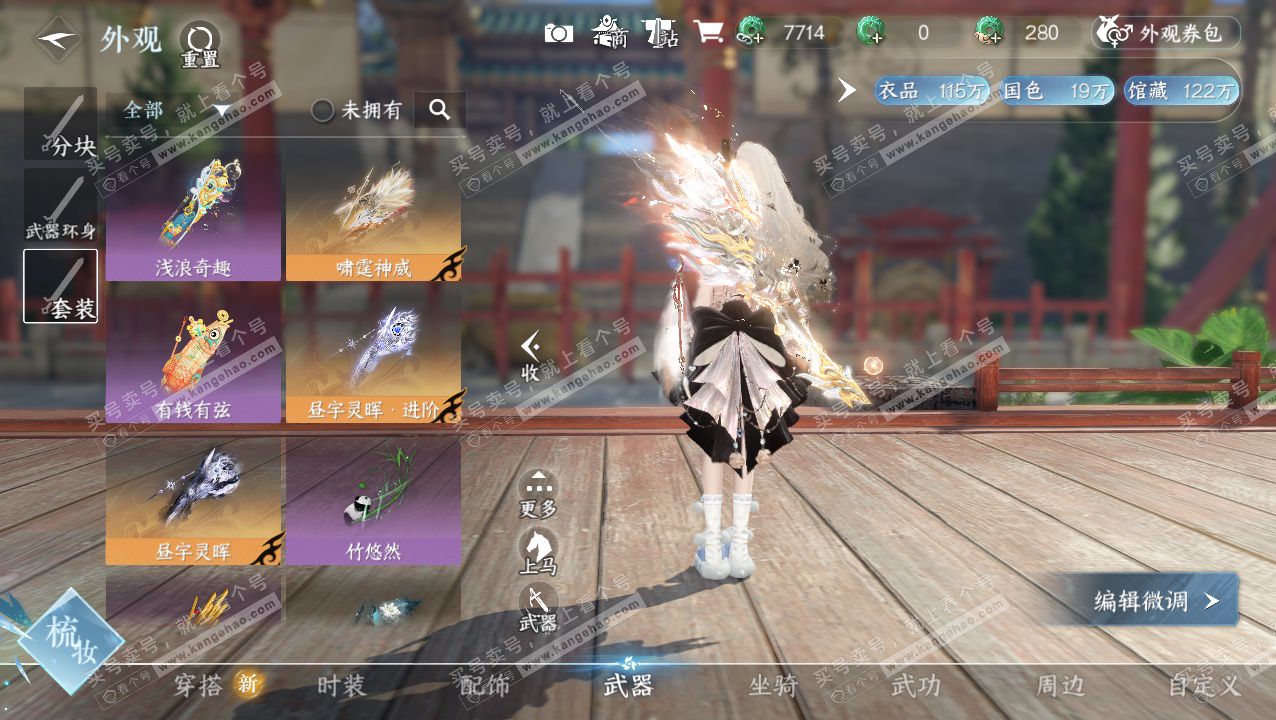
Task: Choose the 浅浪奇趣 weapon skin
Action: 193,216
